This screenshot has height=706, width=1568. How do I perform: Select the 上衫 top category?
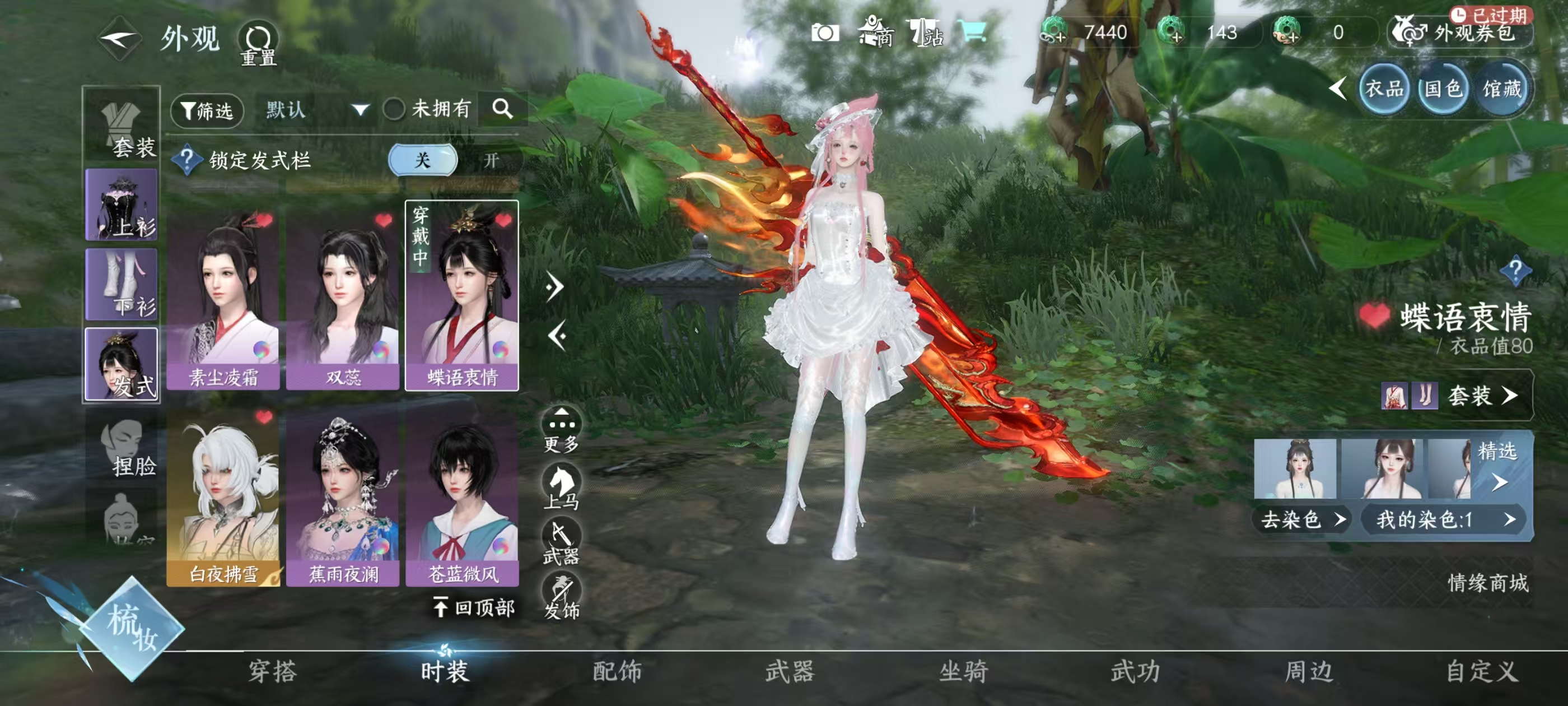122,205
